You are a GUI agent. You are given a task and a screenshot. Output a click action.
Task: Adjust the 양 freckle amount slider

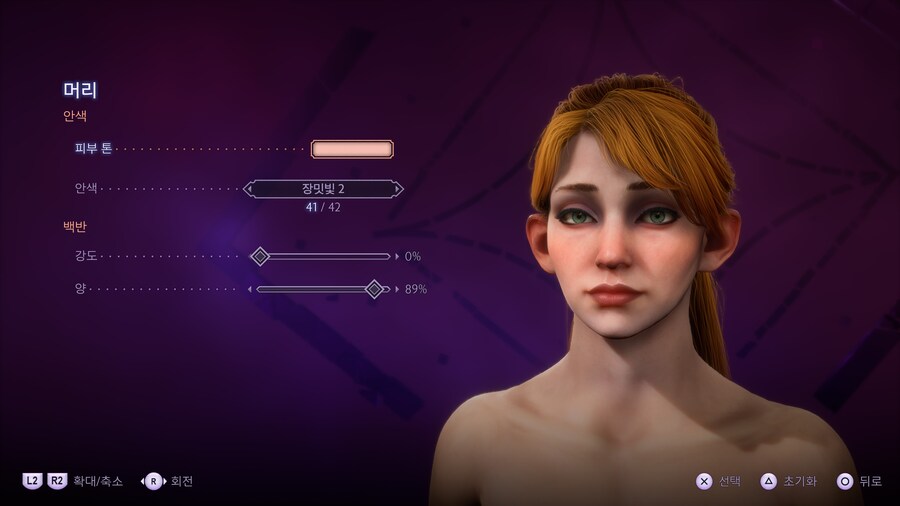pos(374,289)
